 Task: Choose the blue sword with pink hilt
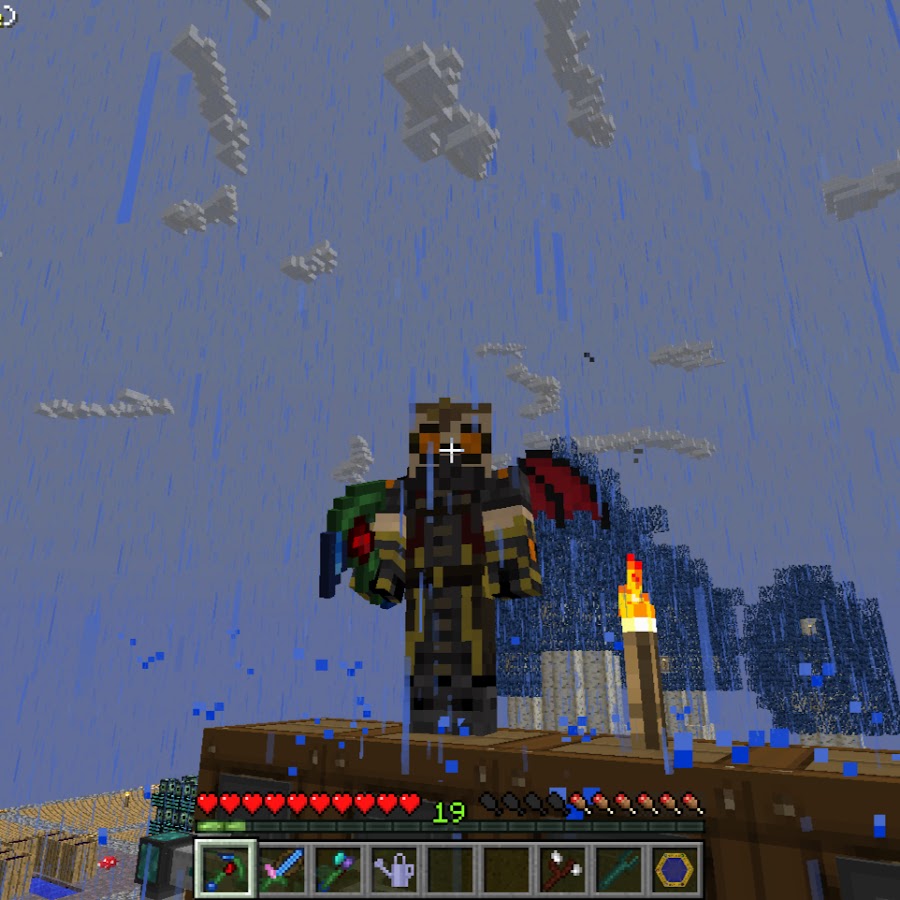[x=282, y=868]
